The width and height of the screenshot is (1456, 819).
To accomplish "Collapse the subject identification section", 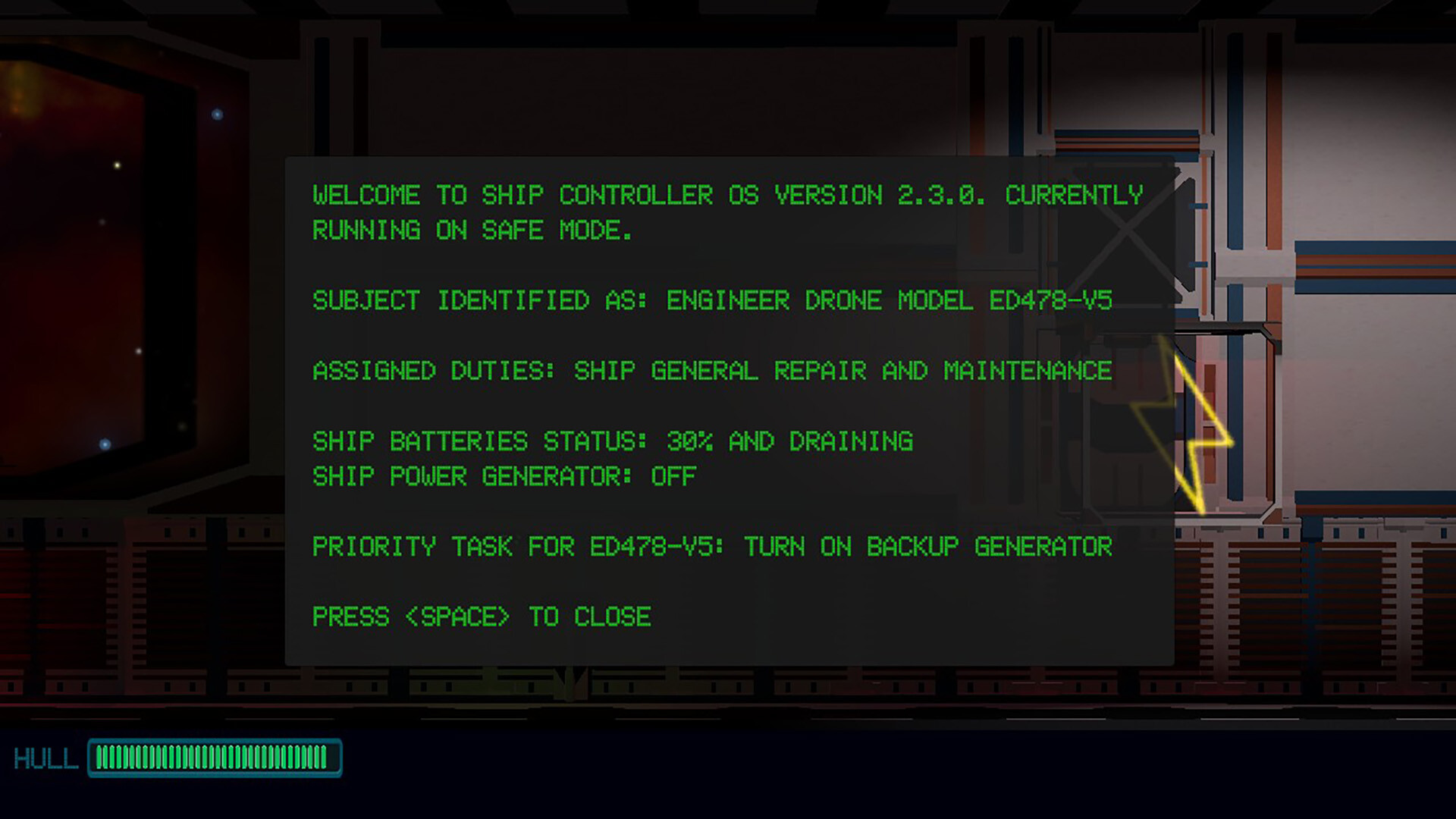I will click(x=713, y=300).
